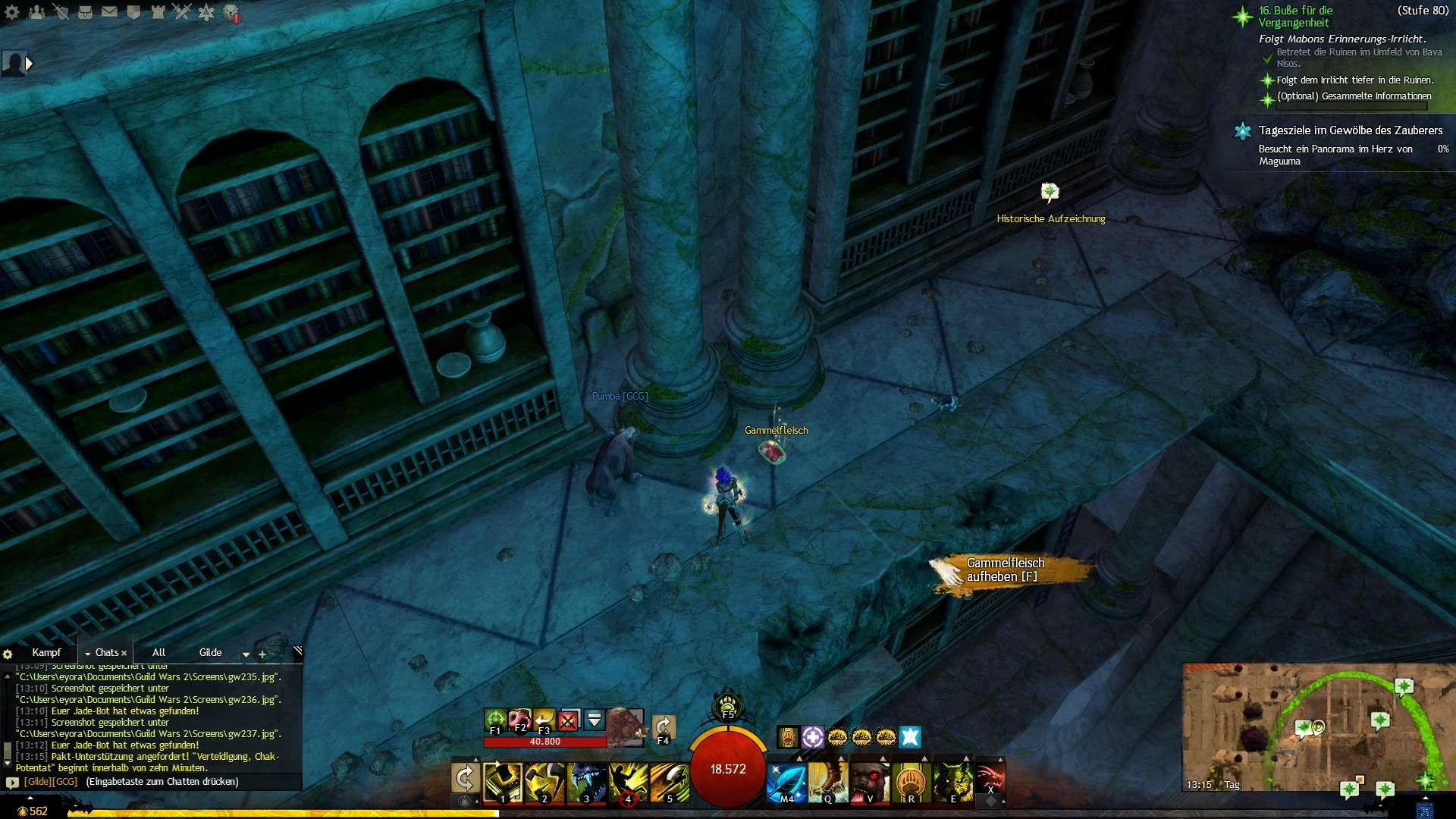Open the inventory bag icon
The image size is (1456, 819).
coord(85,12)
